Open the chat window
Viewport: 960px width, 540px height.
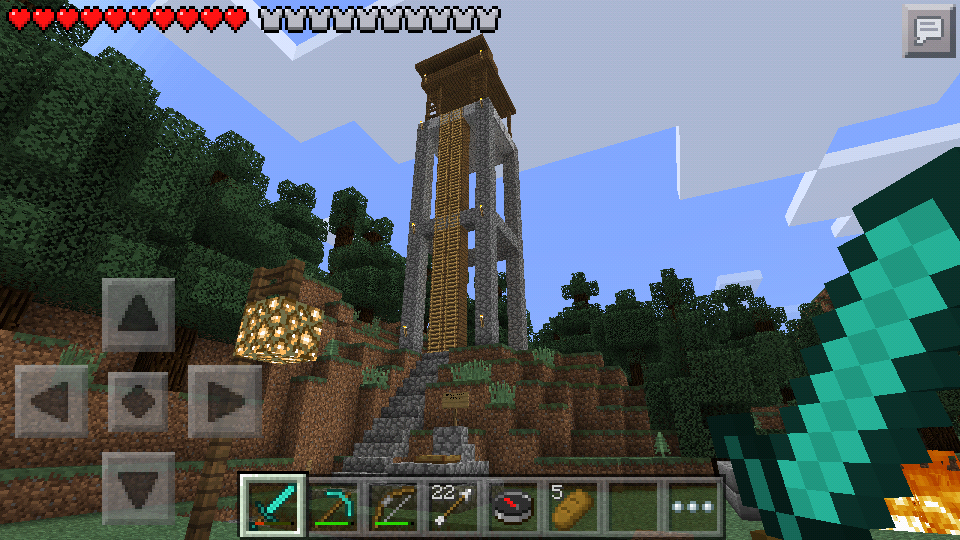pos(929,30)
